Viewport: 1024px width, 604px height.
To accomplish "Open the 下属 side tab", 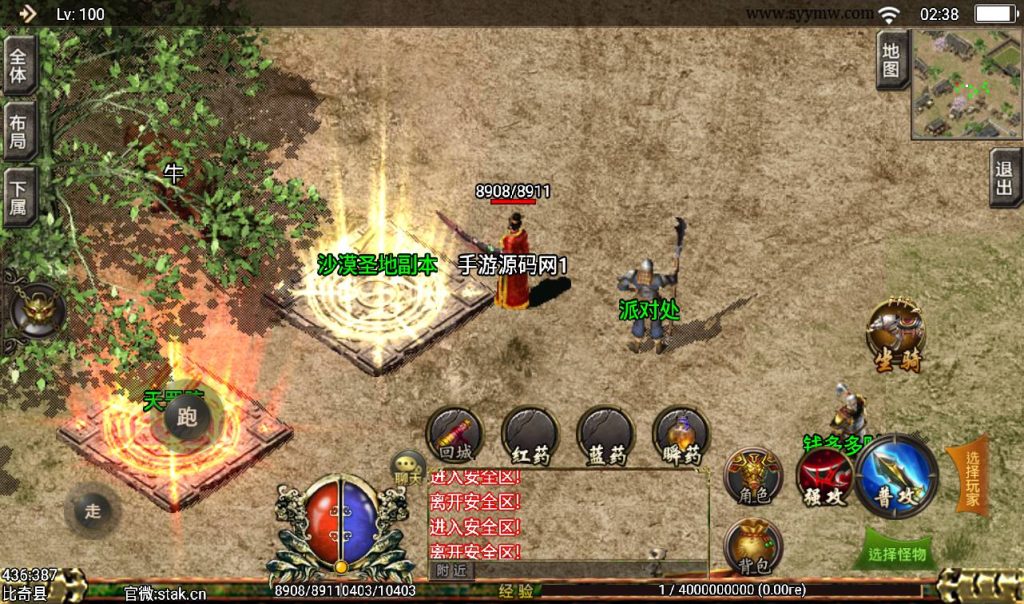I will point(19,197).
